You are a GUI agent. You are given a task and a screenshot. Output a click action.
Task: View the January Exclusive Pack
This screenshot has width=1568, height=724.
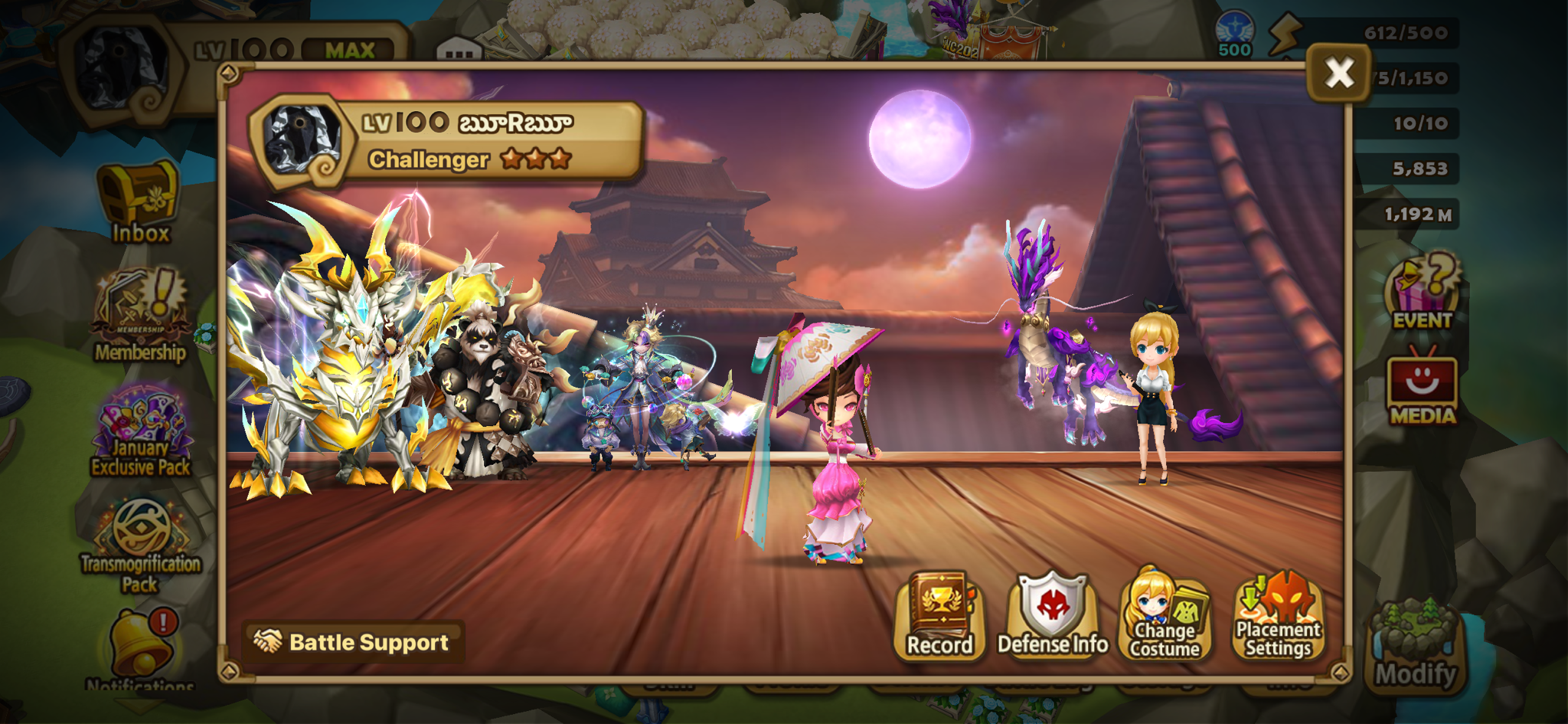point(141,431)
